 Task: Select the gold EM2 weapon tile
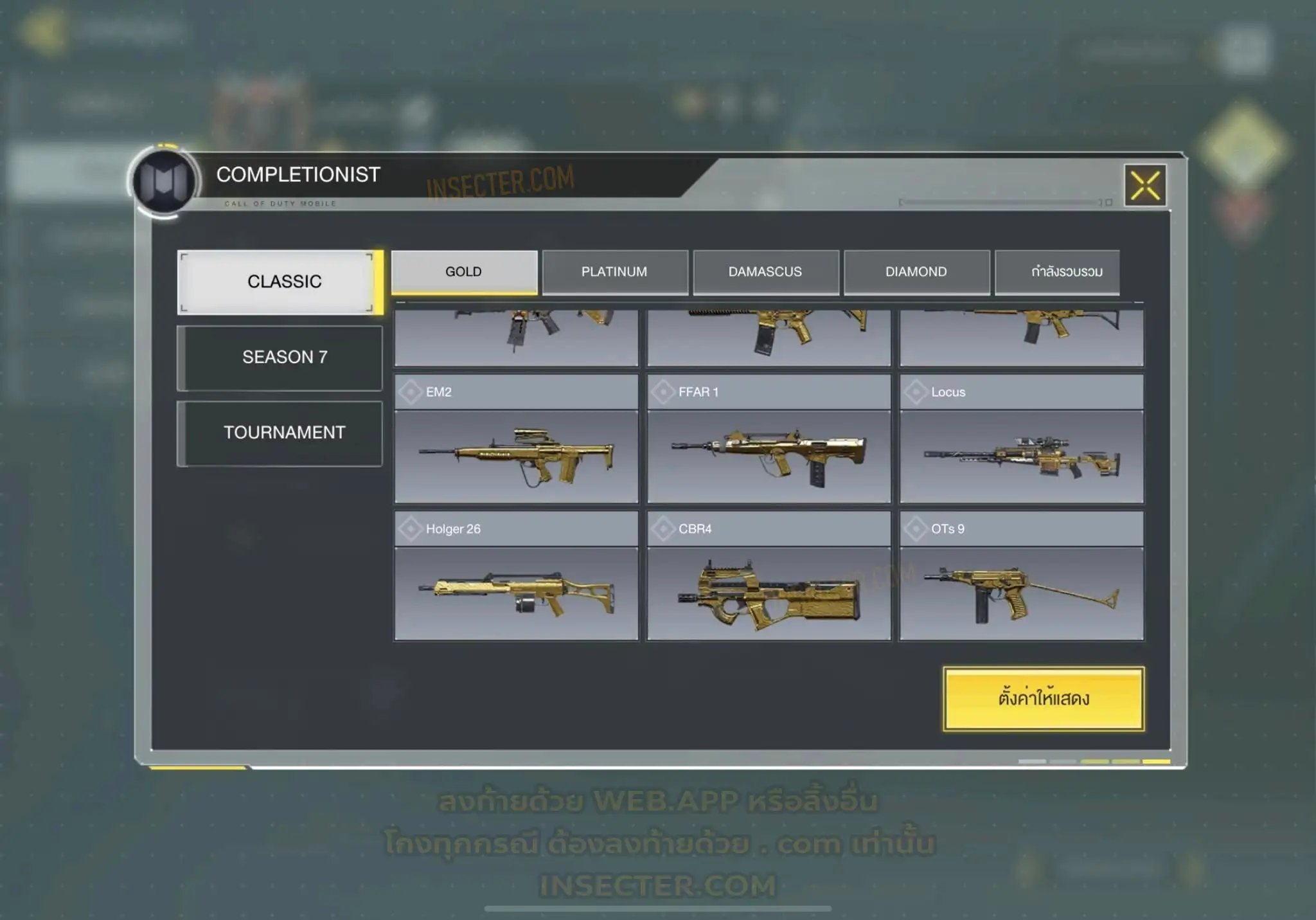(x=516, y=440)
